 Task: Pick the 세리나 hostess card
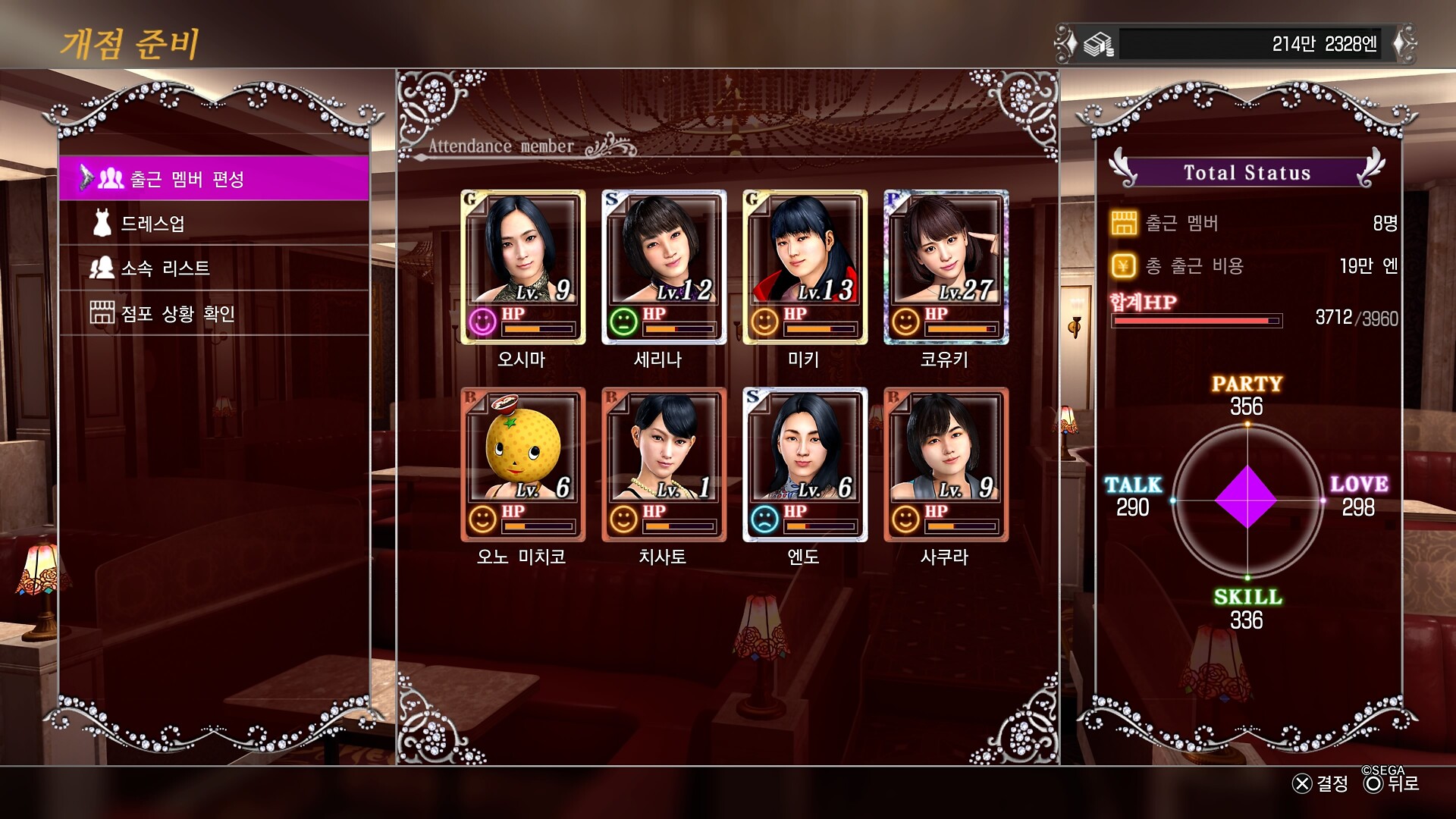coord(664,266)
